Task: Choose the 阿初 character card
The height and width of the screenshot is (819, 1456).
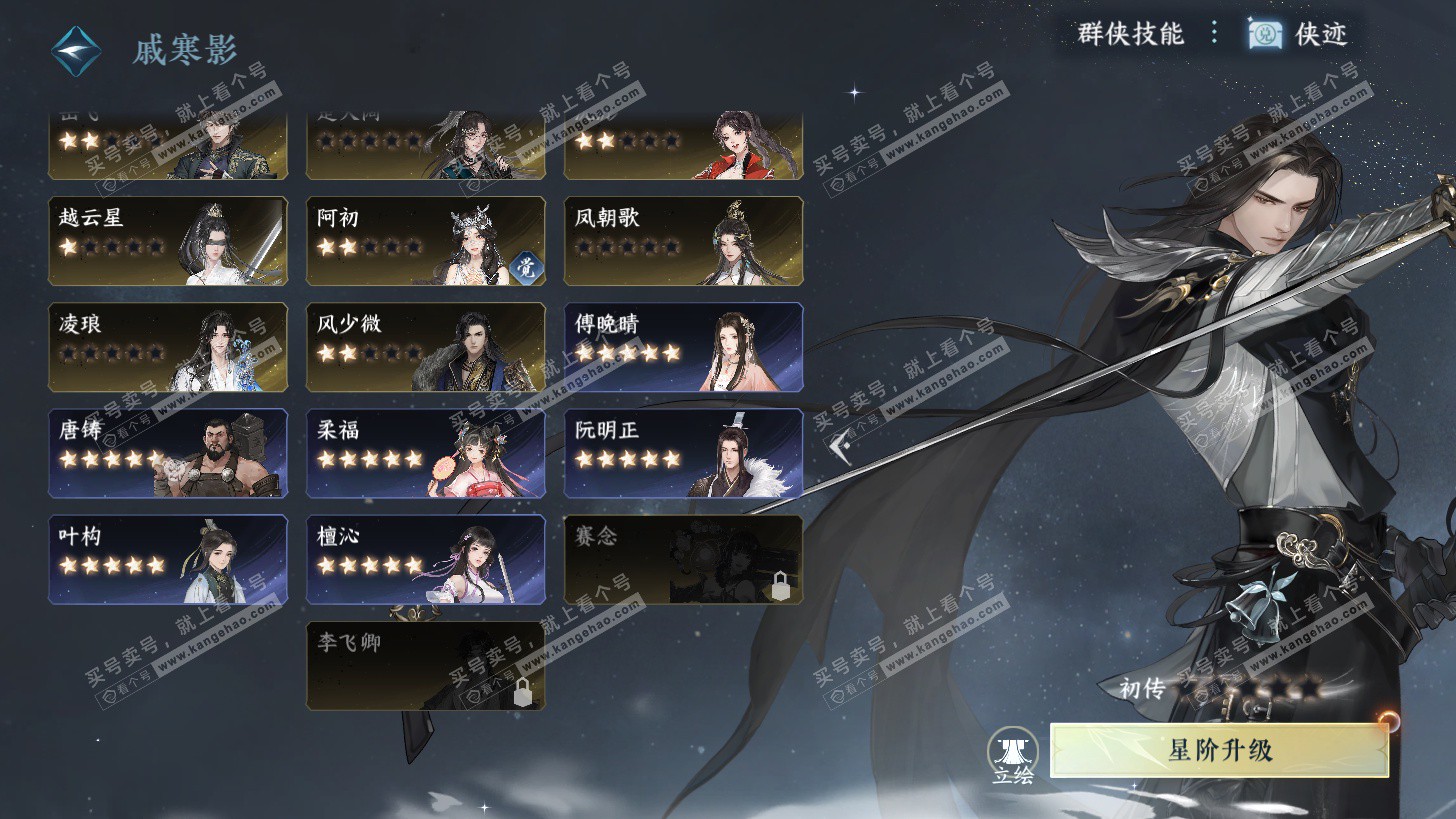Action: point(425,241)
